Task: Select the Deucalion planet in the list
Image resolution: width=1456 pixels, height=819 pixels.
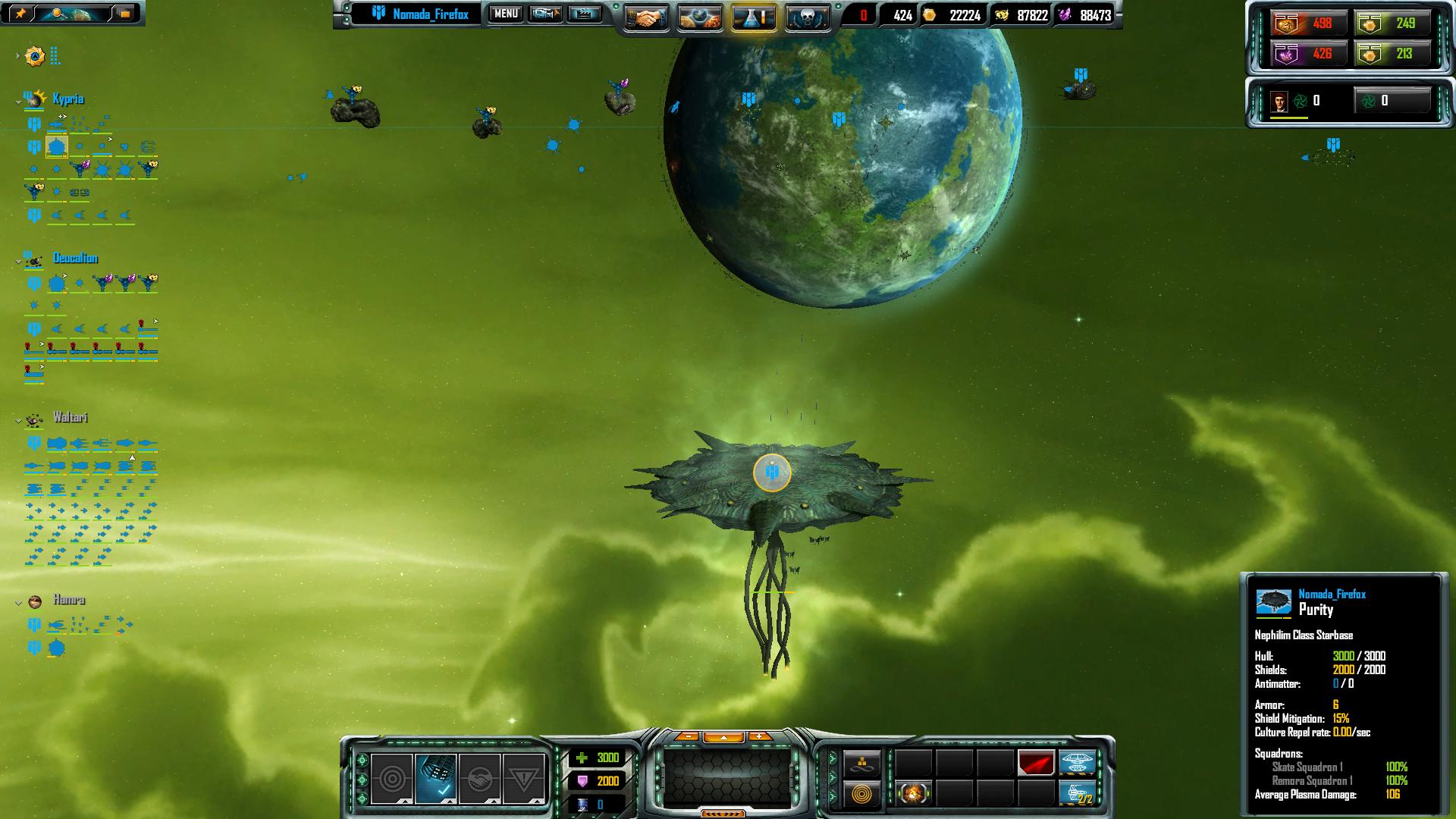Action: (x=74, y=259)
